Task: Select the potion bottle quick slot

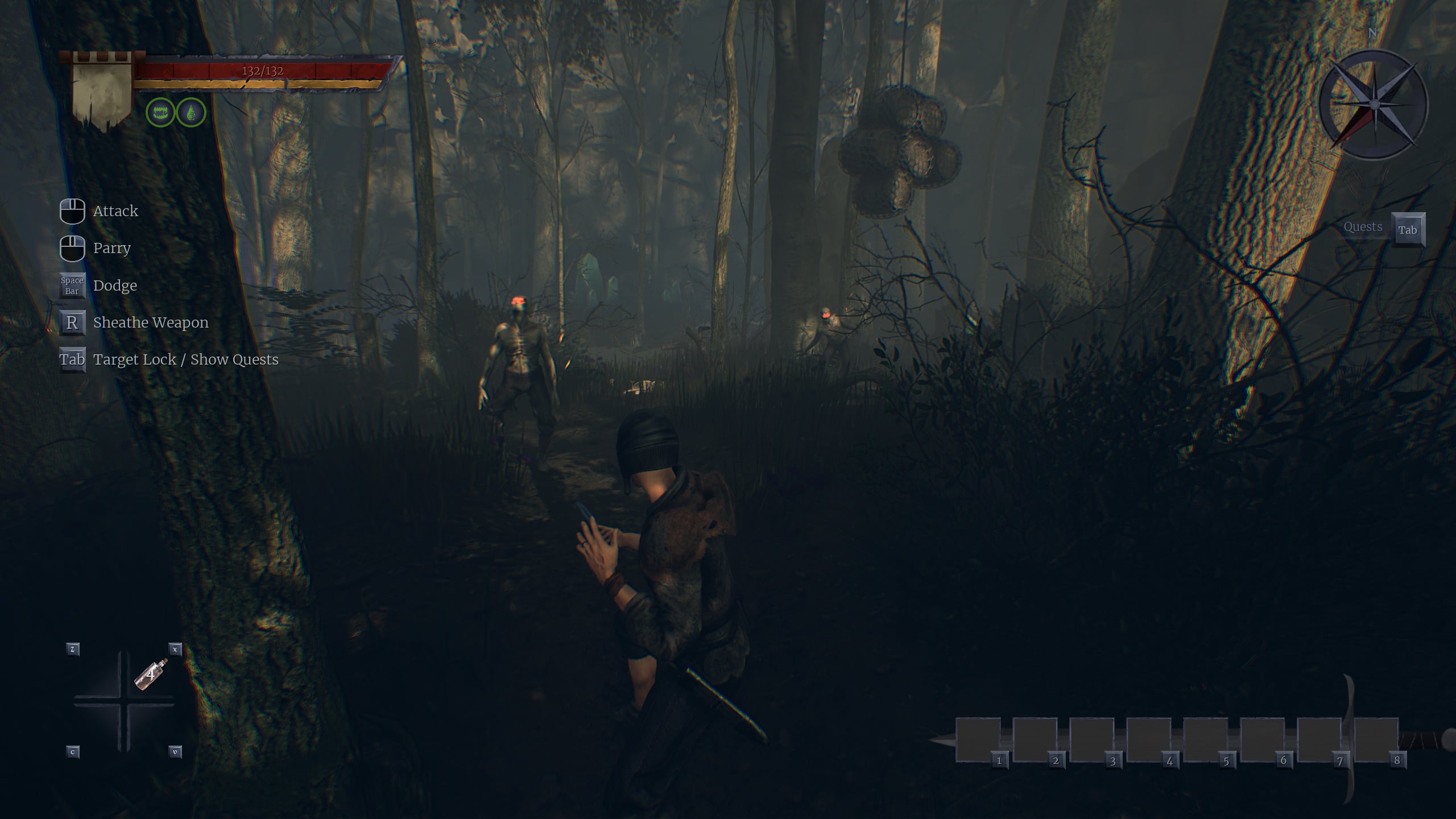Action: click(x=151, y=675)
